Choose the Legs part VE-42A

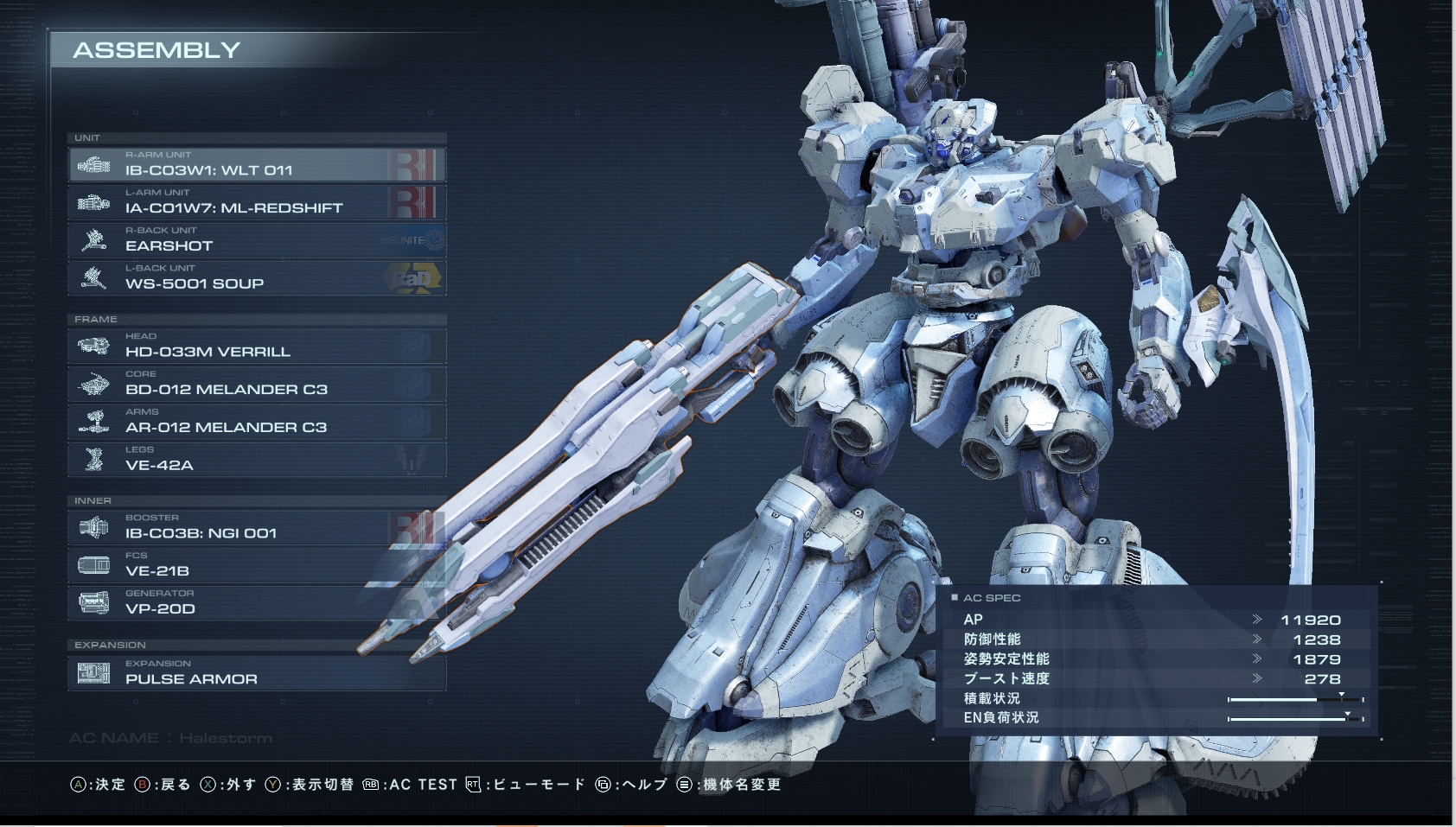tap(257, 460)
